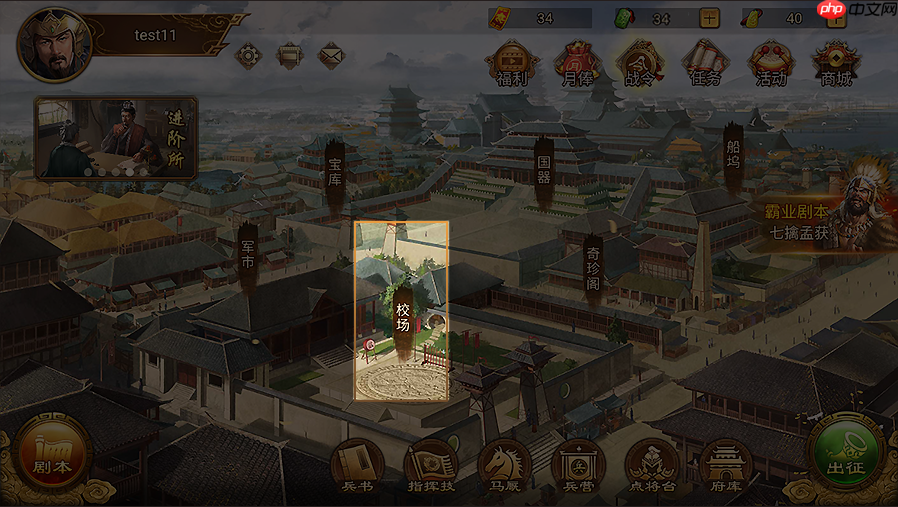Screen dimensions: 898x507
Task: Claim salary via the 月俸 bag
Action: pyautogui.click(x=576, y=63)
